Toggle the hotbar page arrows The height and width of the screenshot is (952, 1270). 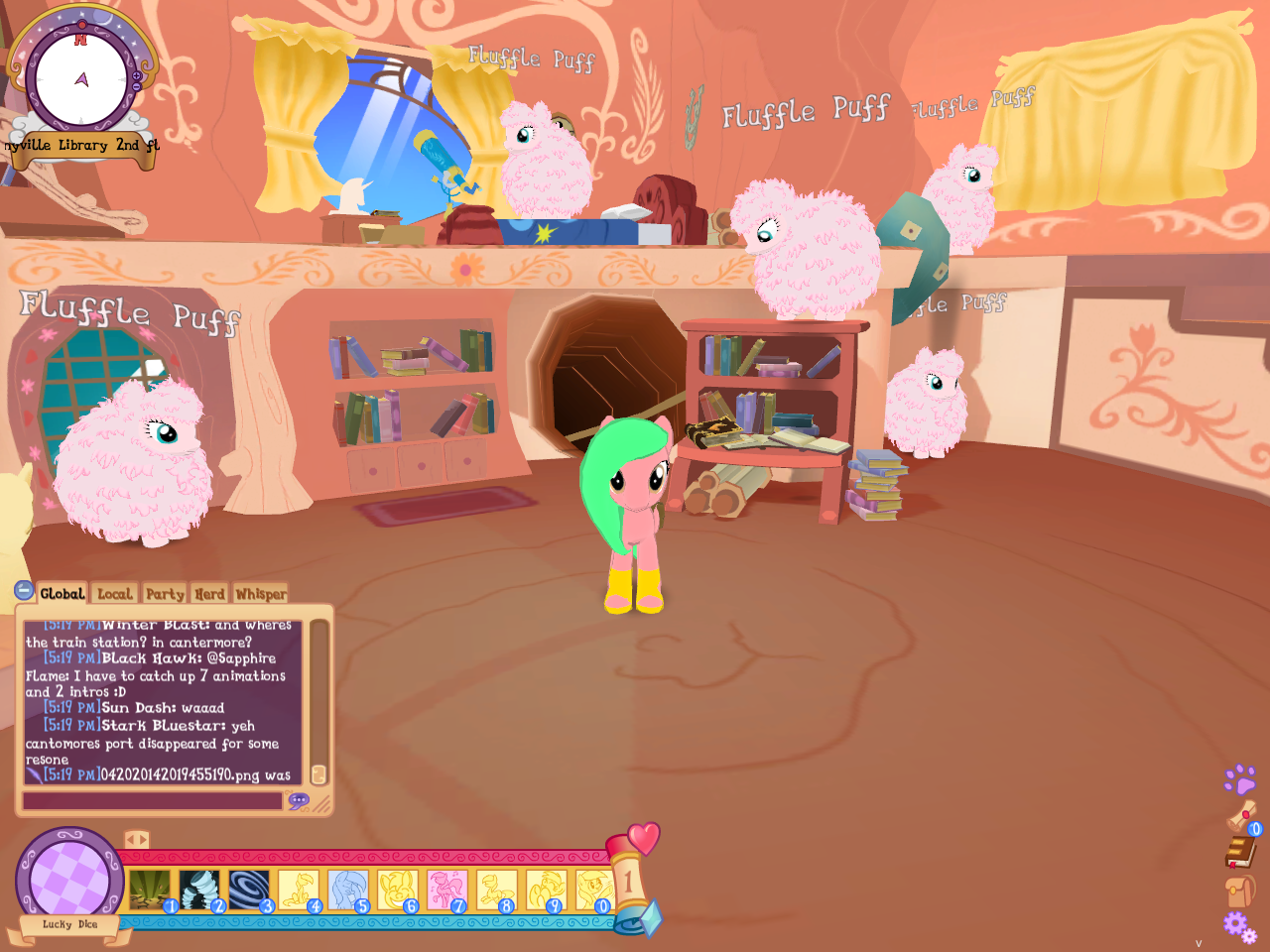coord(137,840)
